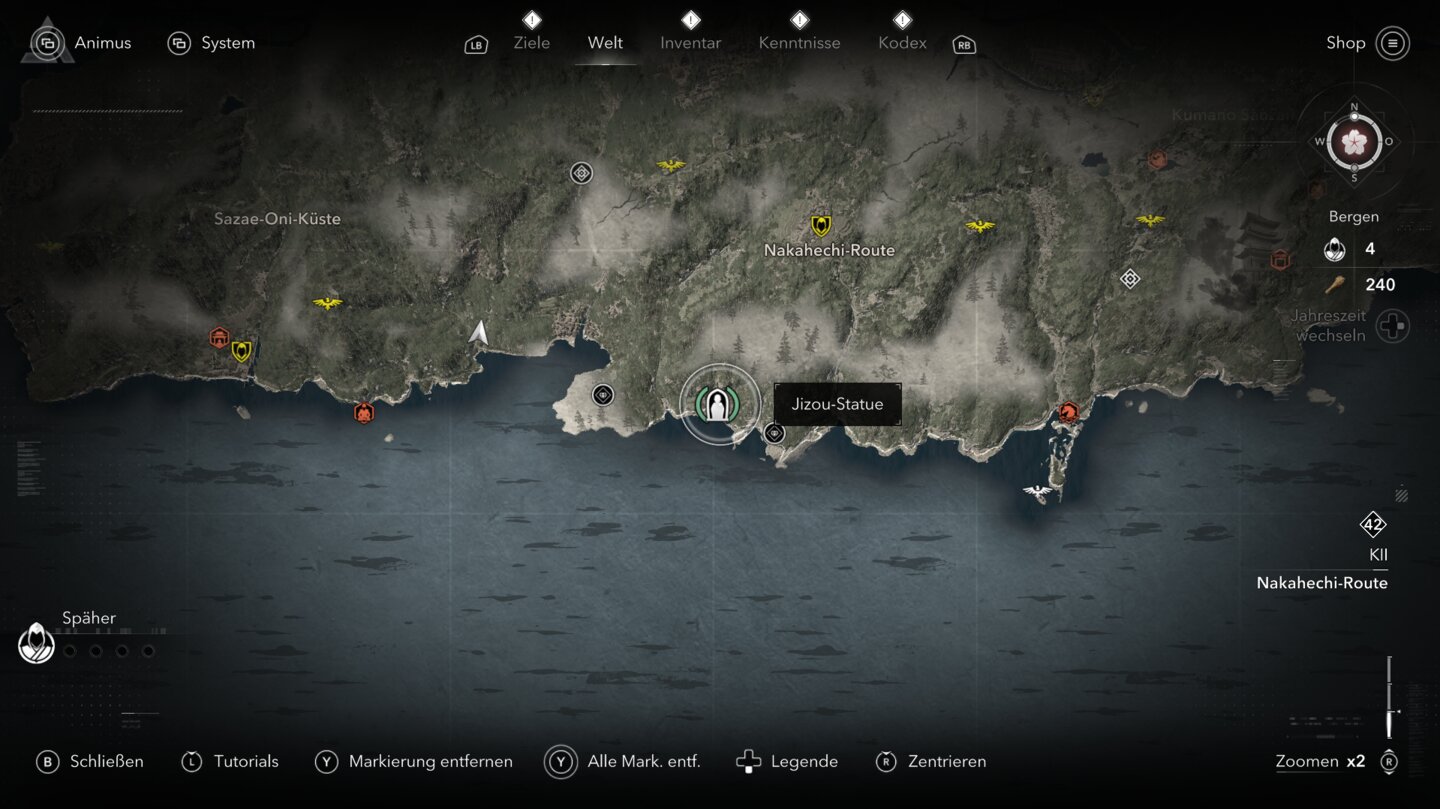Select the white player arrow marker
This screenshot has width=1440, height=809.
pos(479,333)
